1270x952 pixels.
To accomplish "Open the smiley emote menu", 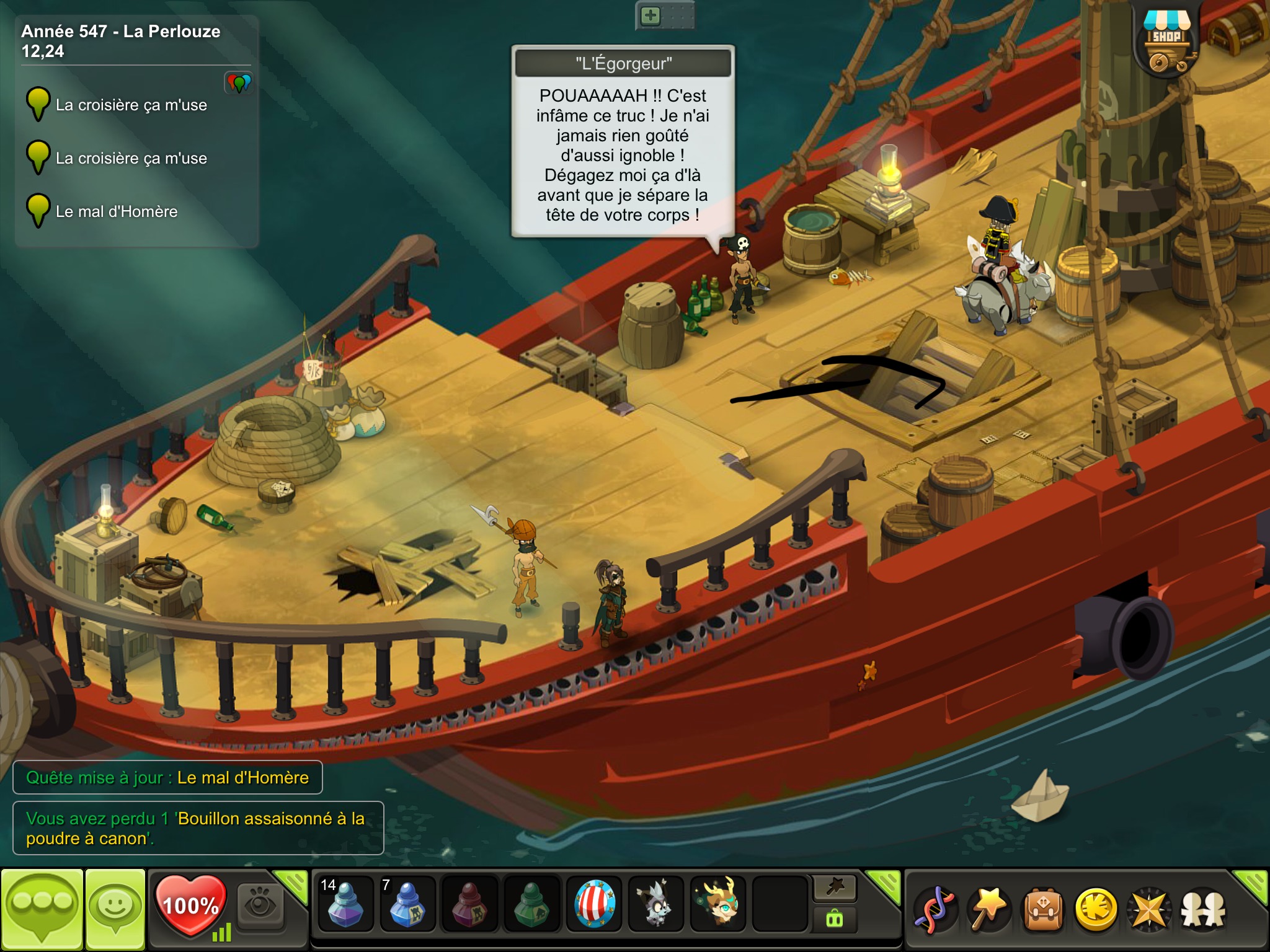I will click(x=115, y=908).
